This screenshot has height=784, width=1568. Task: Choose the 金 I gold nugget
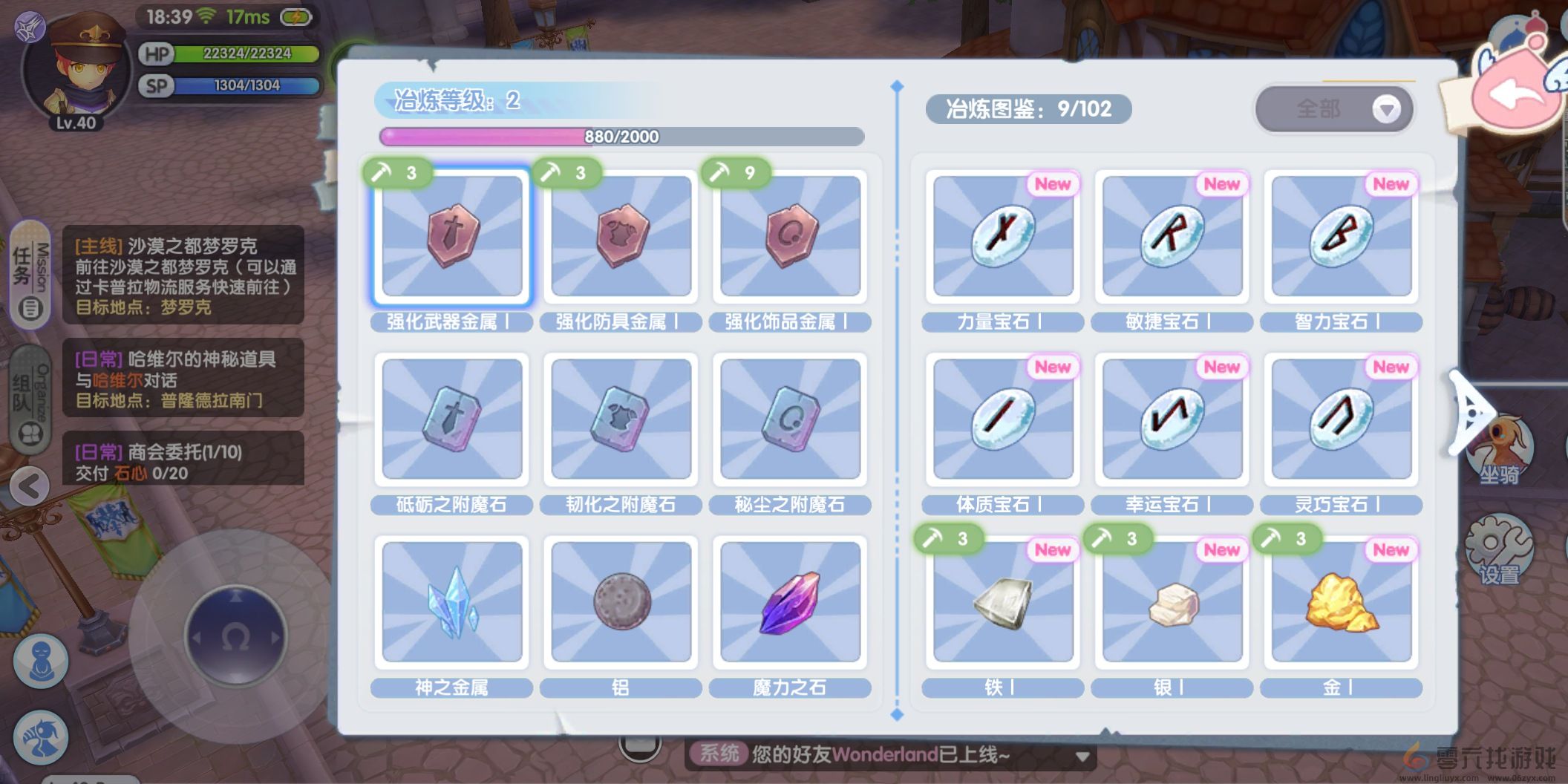pyautogui.click(x=1341, y=602)
